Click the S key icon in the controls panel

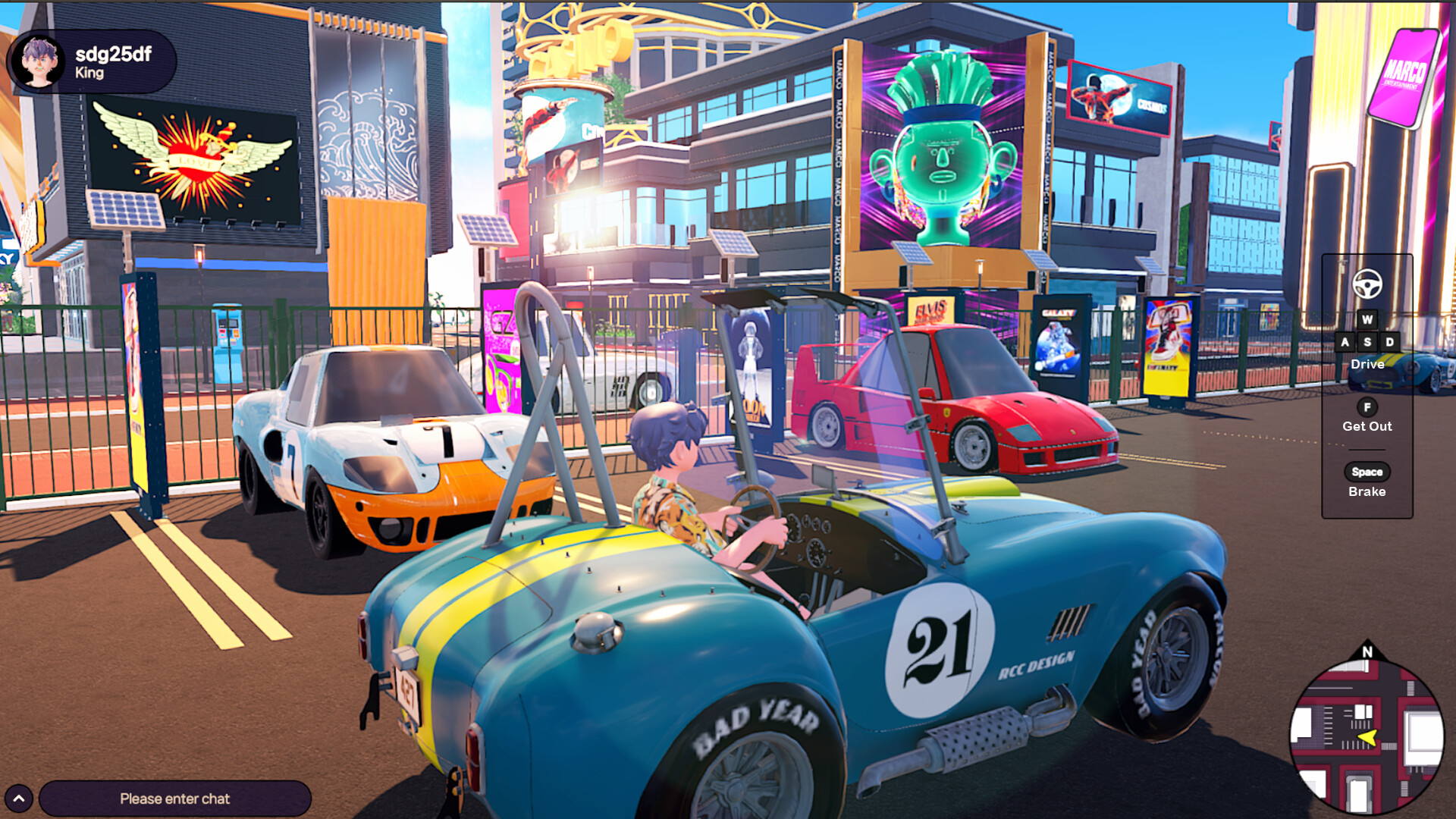click(1367, 342)
